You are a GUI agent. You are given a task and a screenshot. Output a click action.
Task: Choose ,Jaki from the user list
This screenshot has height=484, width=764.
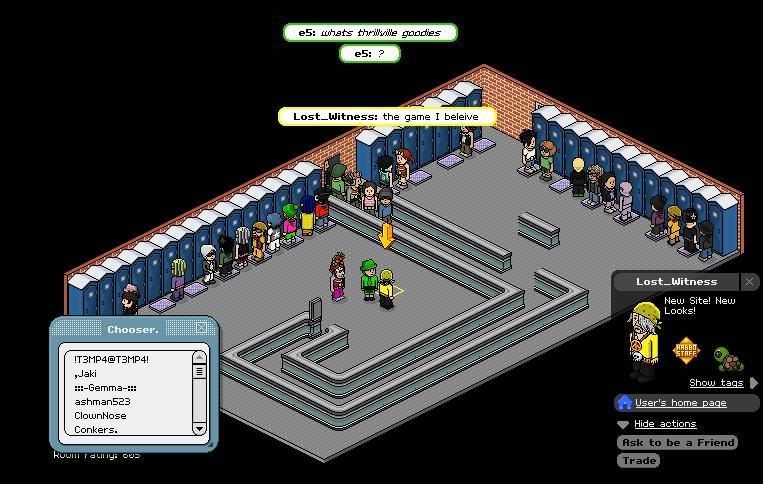pyautogui.click(x=86, y=373)
